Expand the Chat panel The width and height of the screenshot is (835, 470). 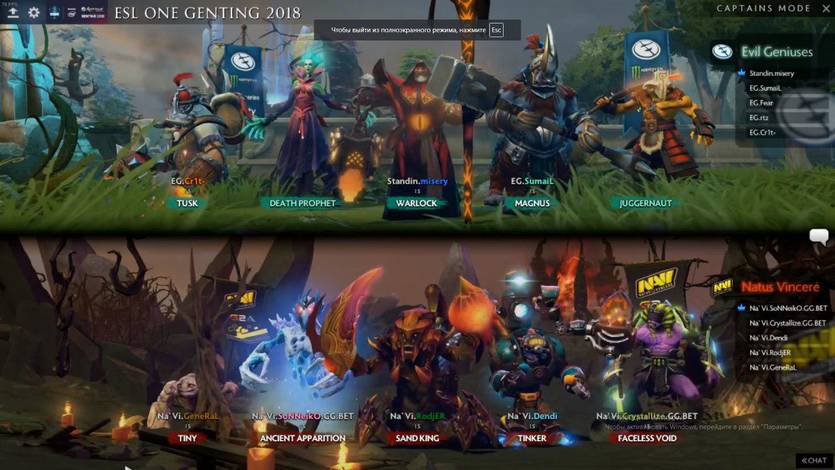[812, 460]
